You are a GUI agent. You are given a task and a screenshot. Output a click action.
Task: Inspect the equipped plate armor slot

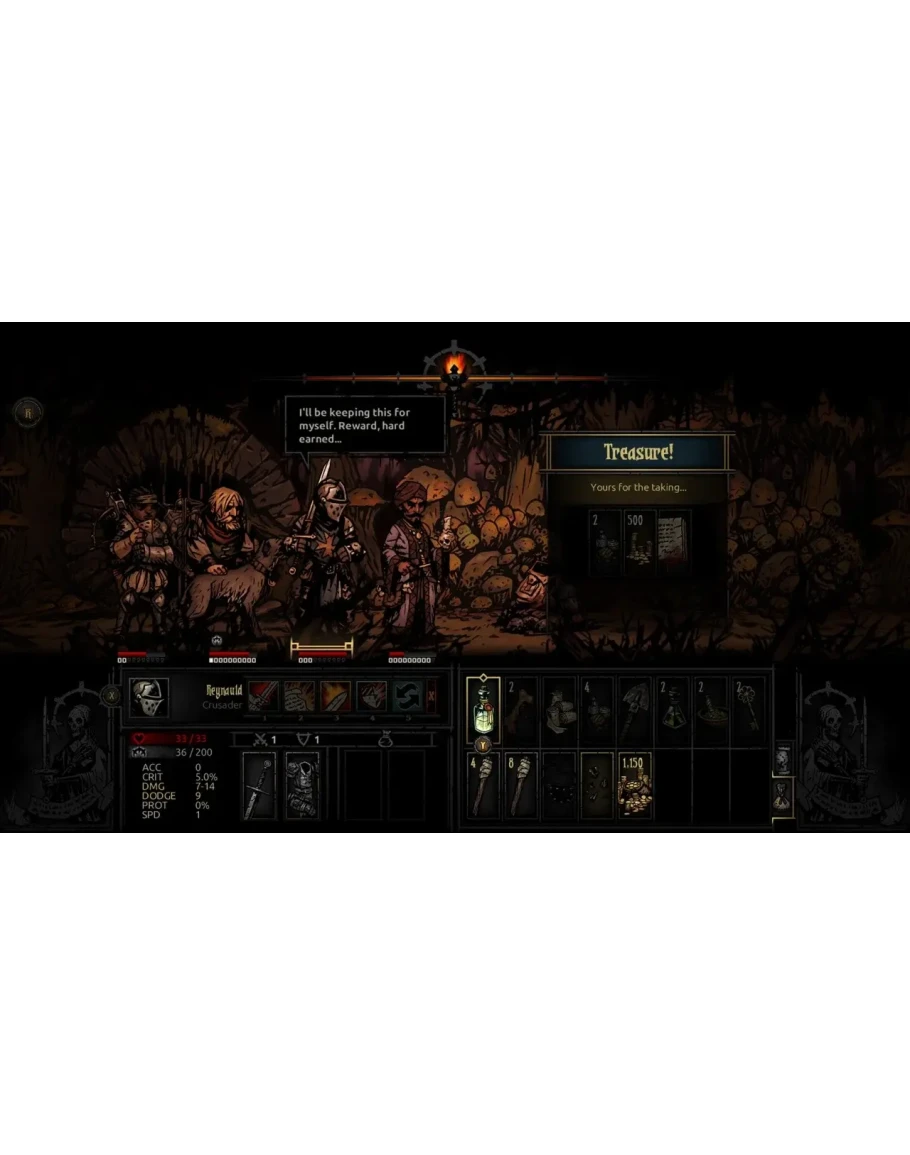pyautogui.click(x=301, y=786)
